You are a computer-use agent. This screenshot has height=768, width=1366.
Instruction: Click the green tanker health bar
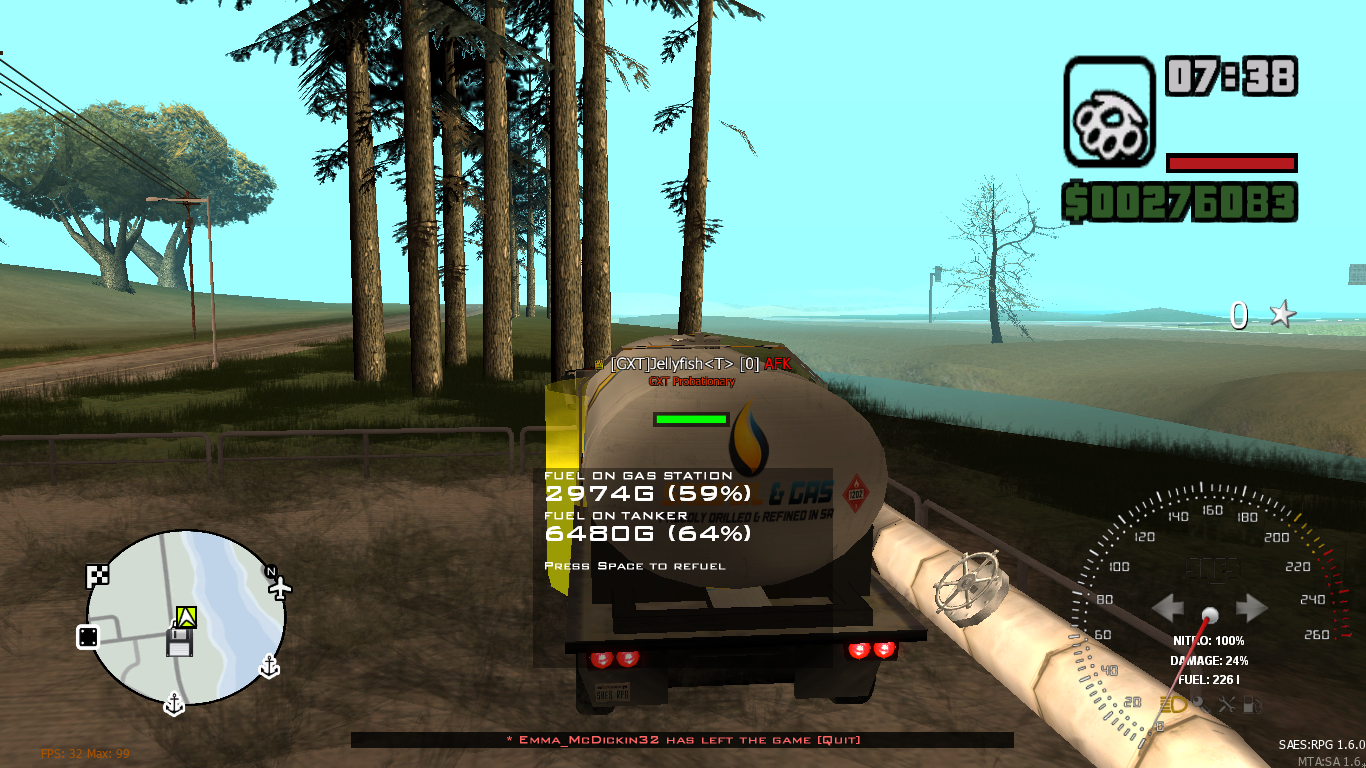[692, 417]
